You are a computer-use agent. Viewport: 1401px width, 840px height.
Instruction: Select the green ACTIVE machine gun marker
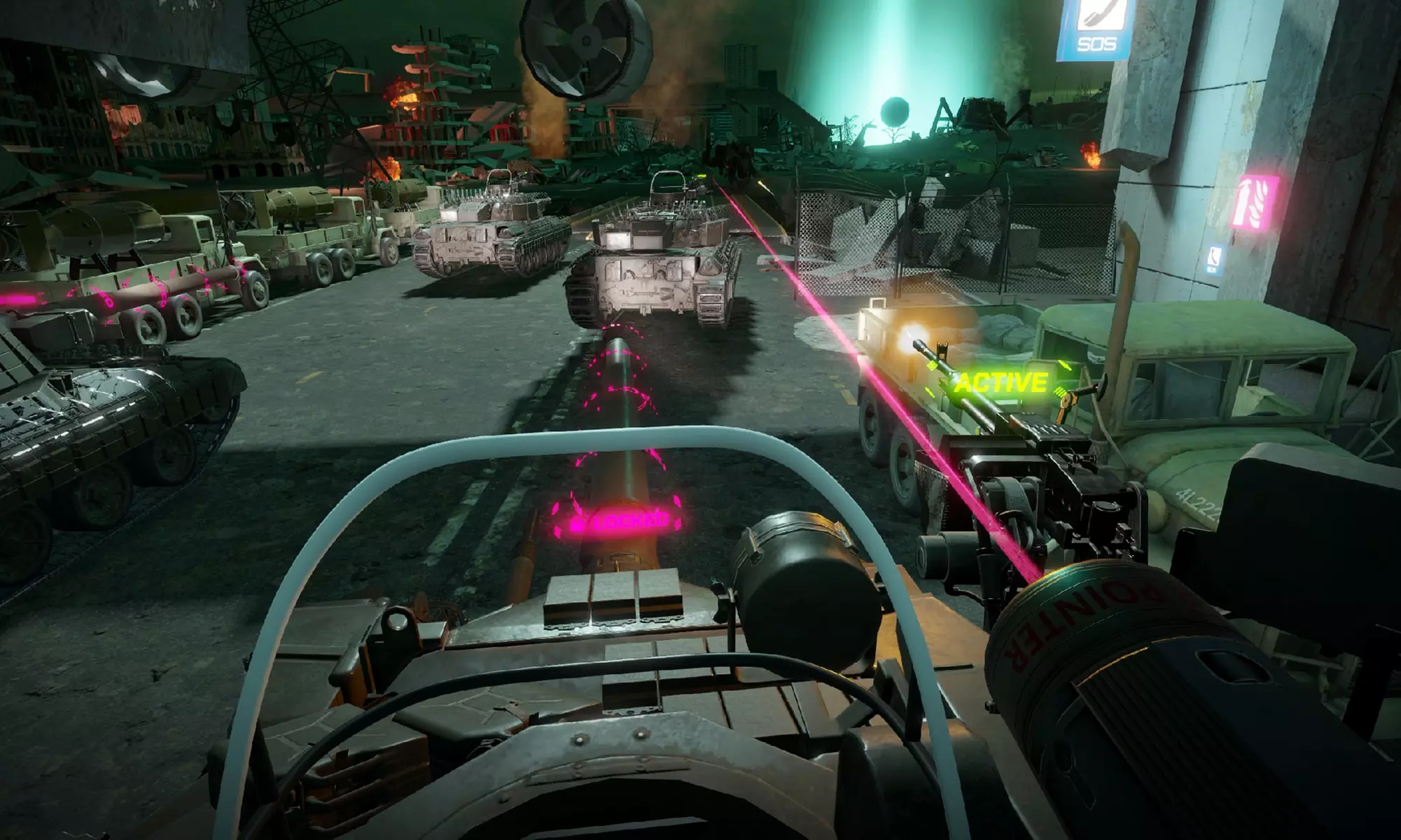(1001, 383)
